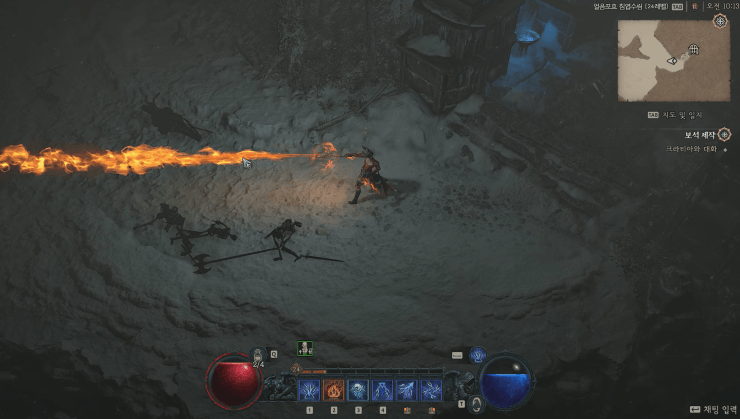Open the skeleton buff icon above the skill bar
Image resolution: width=740 pixels, height=419 pixels.
pyautogui.click(x=304, y=349)
